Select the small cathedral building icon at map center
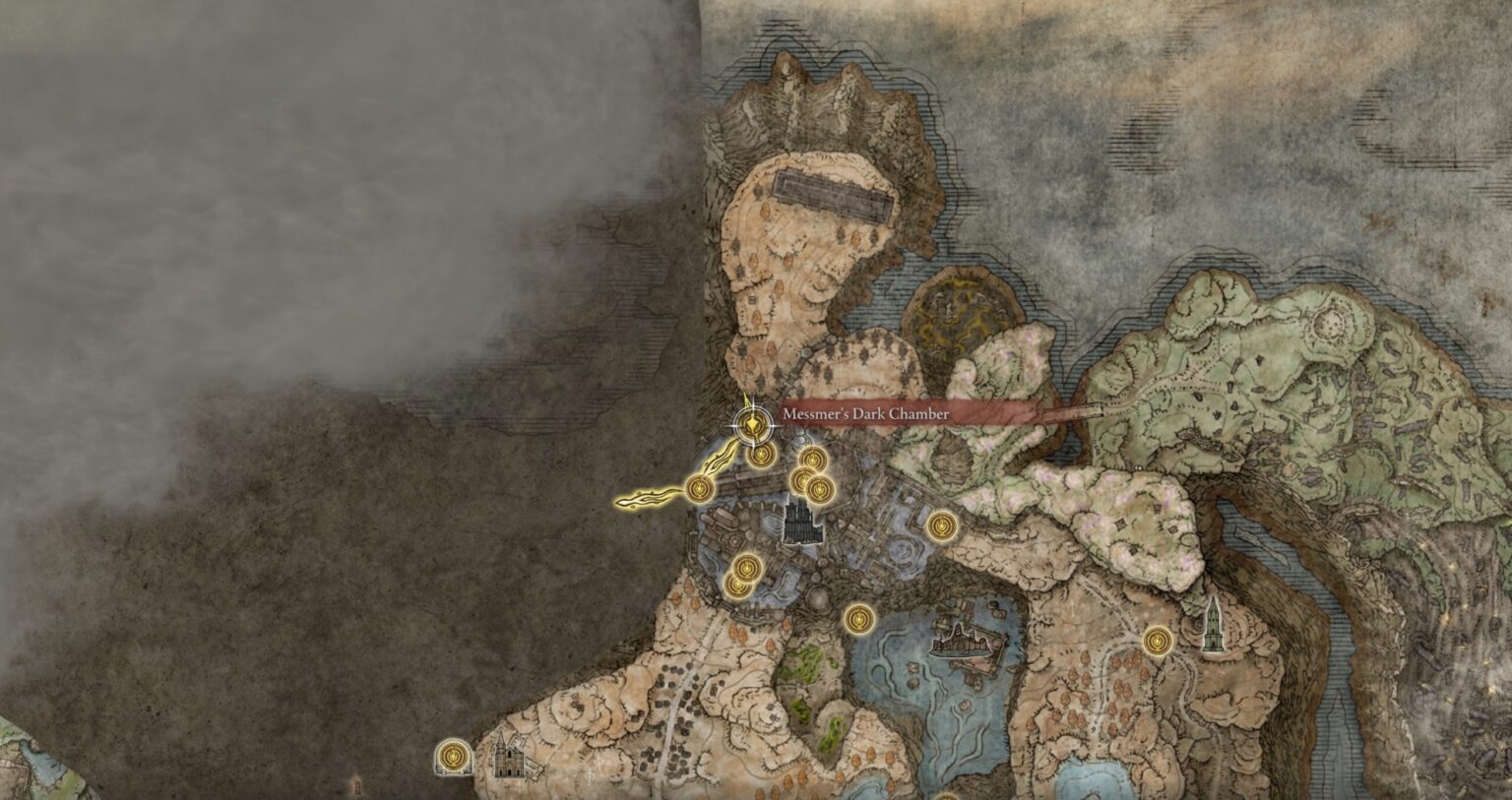Viewport: 1512px width, 800px height. [x=800, y=522]
